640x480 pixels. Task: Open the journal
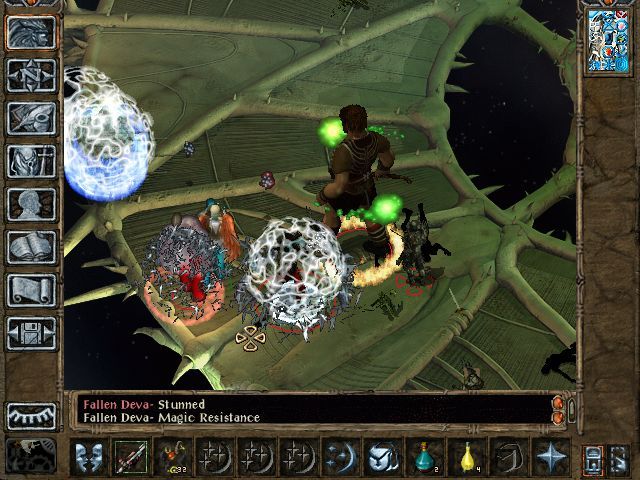[x=31, y=118]
